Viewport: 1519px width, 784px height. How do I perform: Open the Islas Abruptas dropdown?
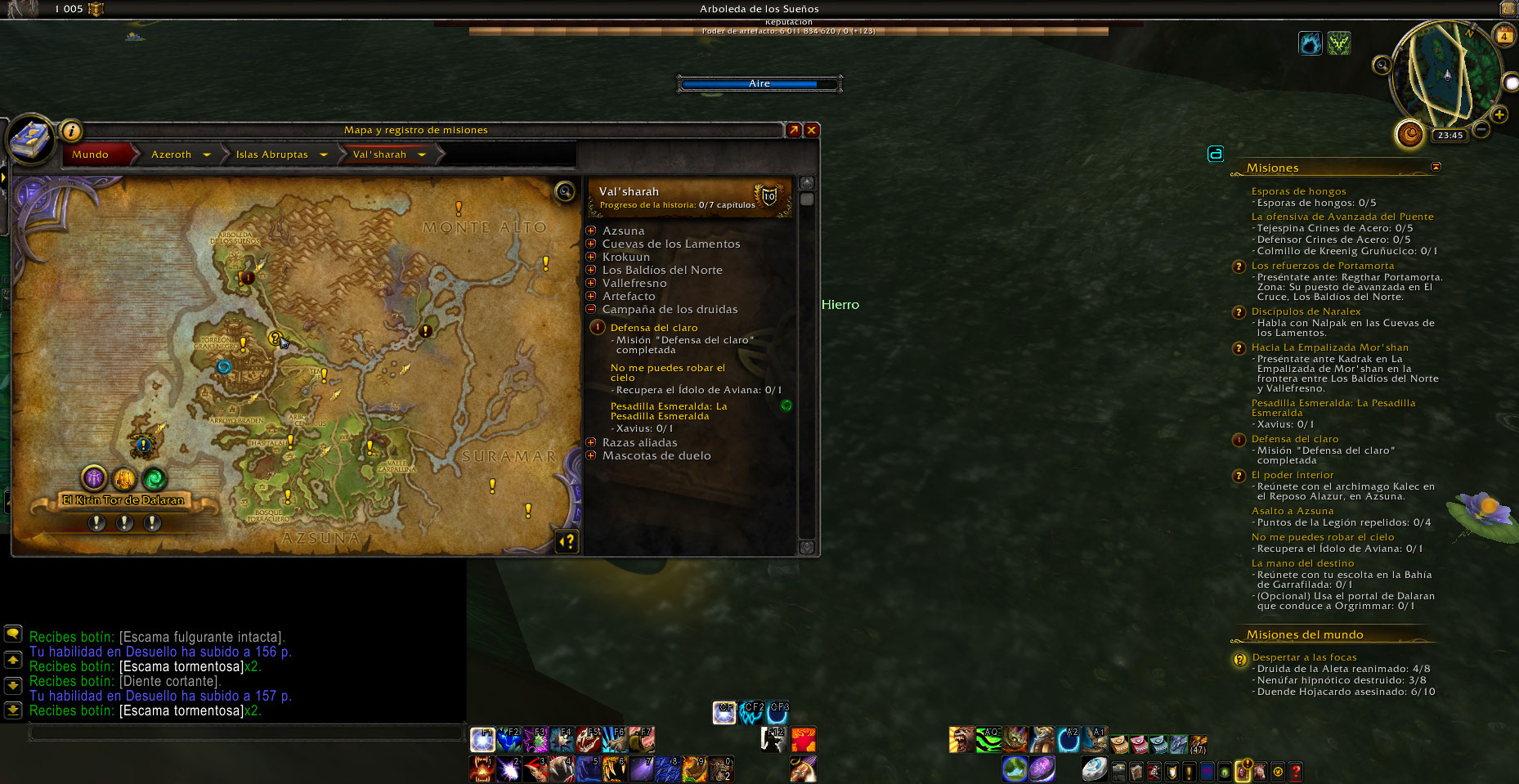pyautogui.click(x=324, y=155)
